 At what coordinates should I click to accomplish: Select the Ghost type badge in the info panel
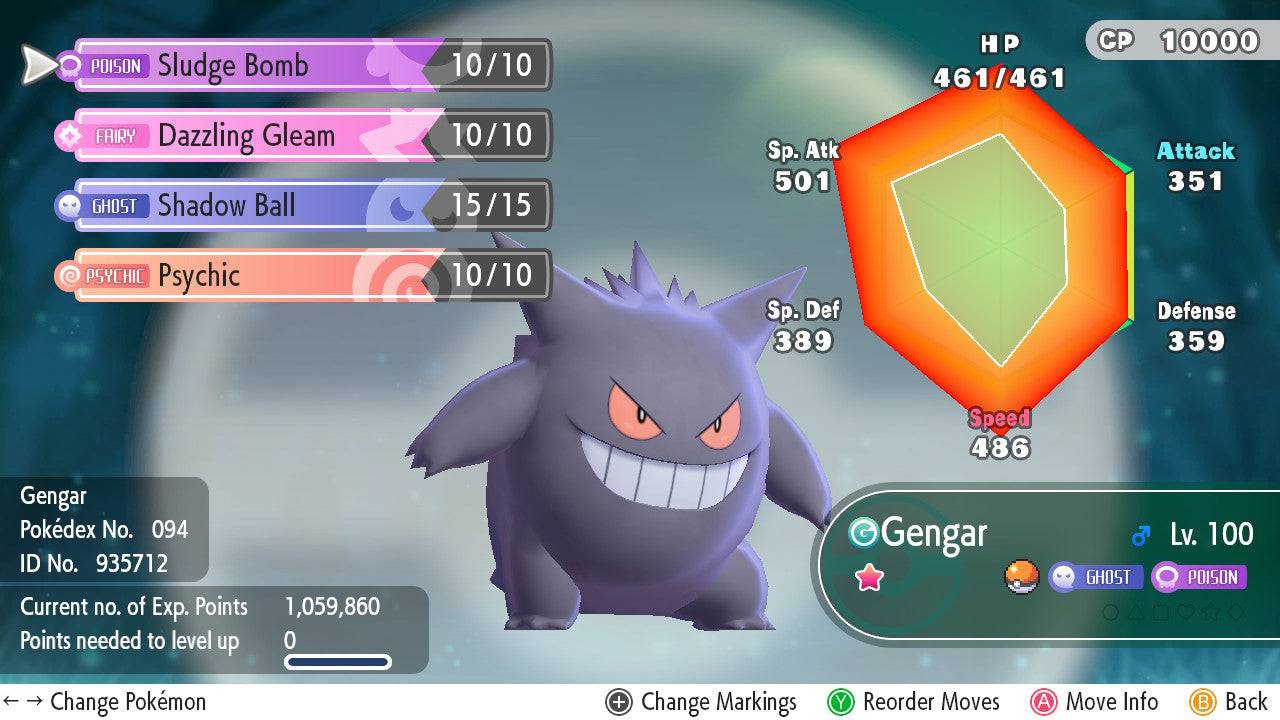[x=1096, y=577]
